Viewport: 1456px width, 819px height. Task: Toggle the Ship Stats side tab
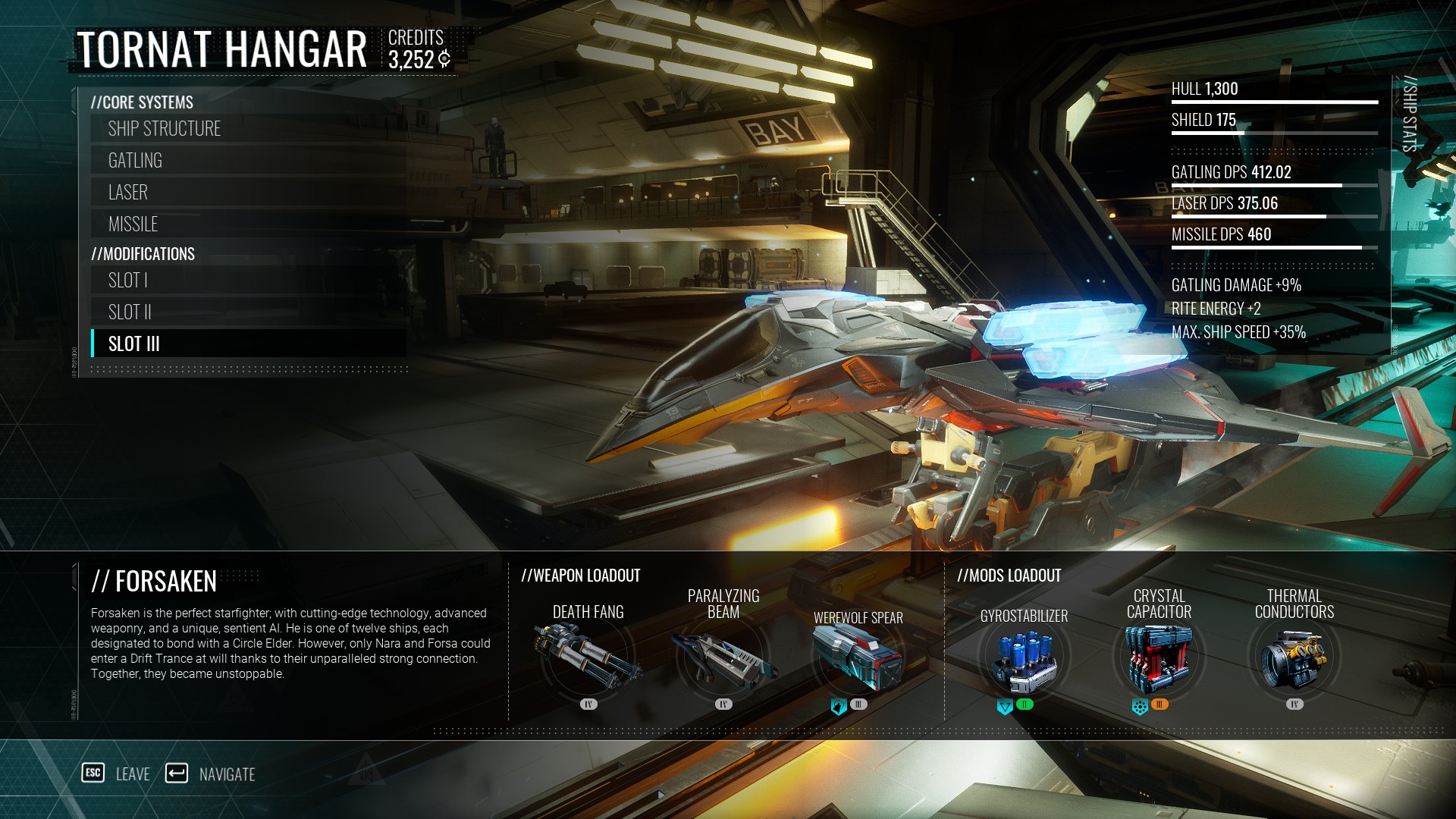pos(1409,114)
